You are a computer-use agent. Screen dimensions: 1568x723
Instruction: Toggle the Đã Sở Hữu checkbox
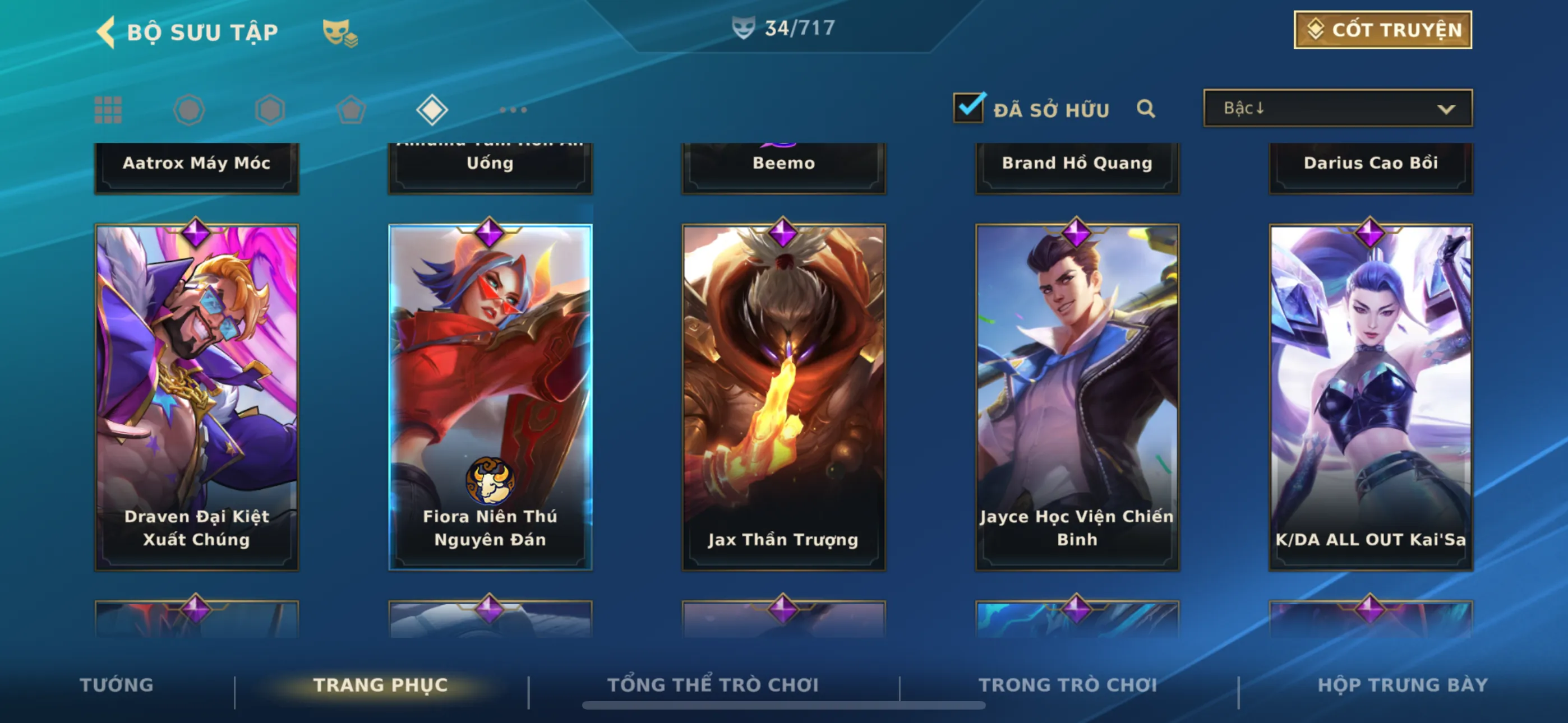(969, 108)
